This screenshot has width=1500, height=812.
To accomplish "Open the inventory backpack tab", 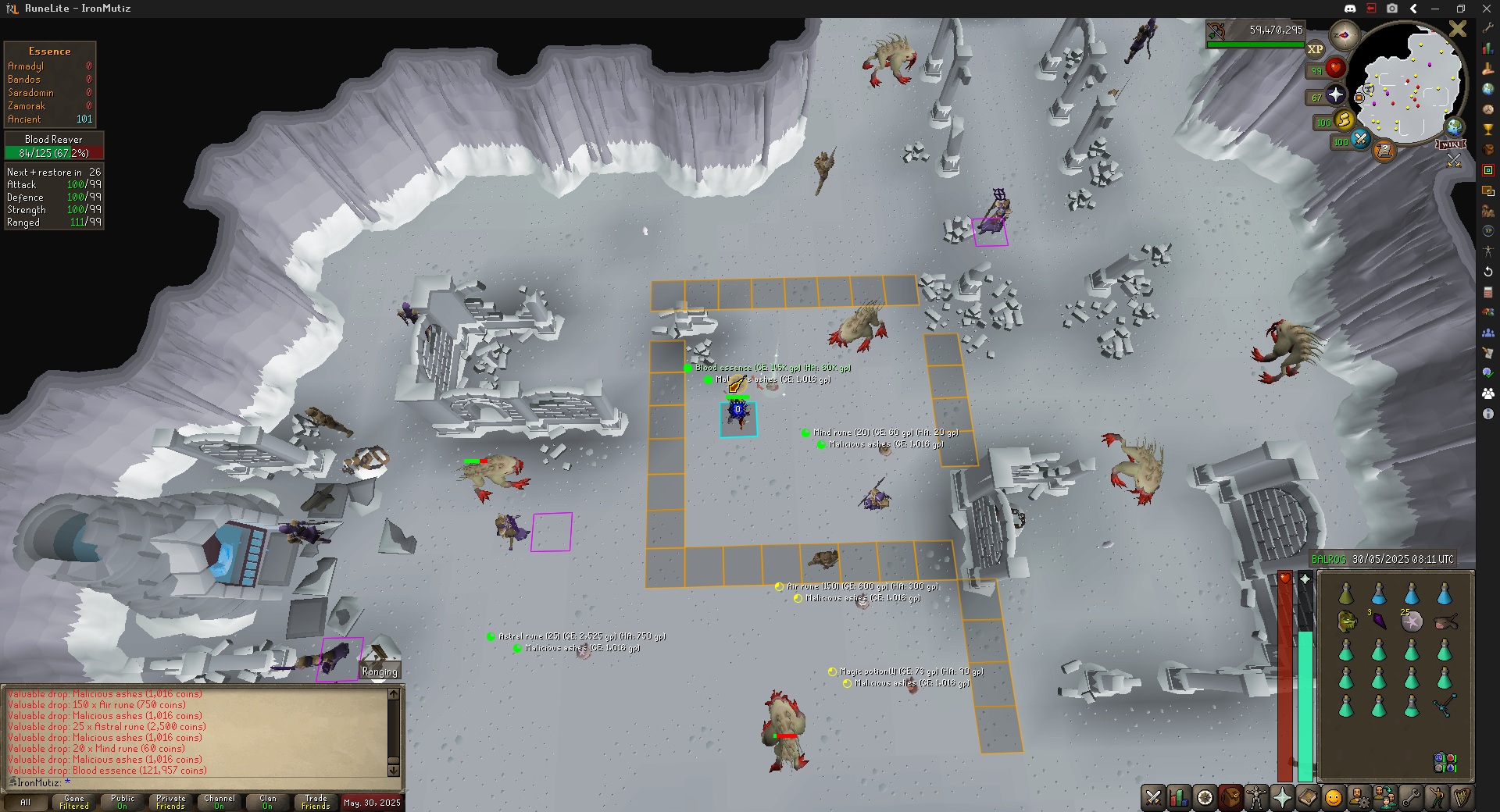I will pyautogui.click(x=1230, y=797).
